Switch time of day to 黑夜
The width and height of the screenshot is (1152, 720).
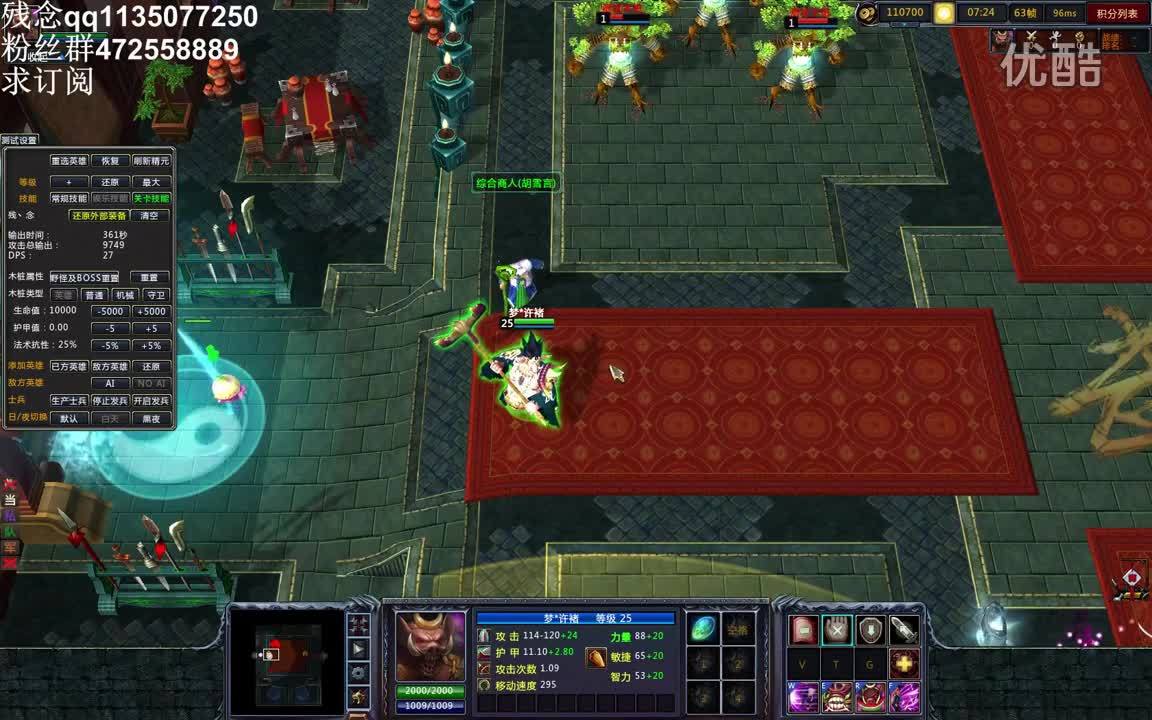point(151,418)
